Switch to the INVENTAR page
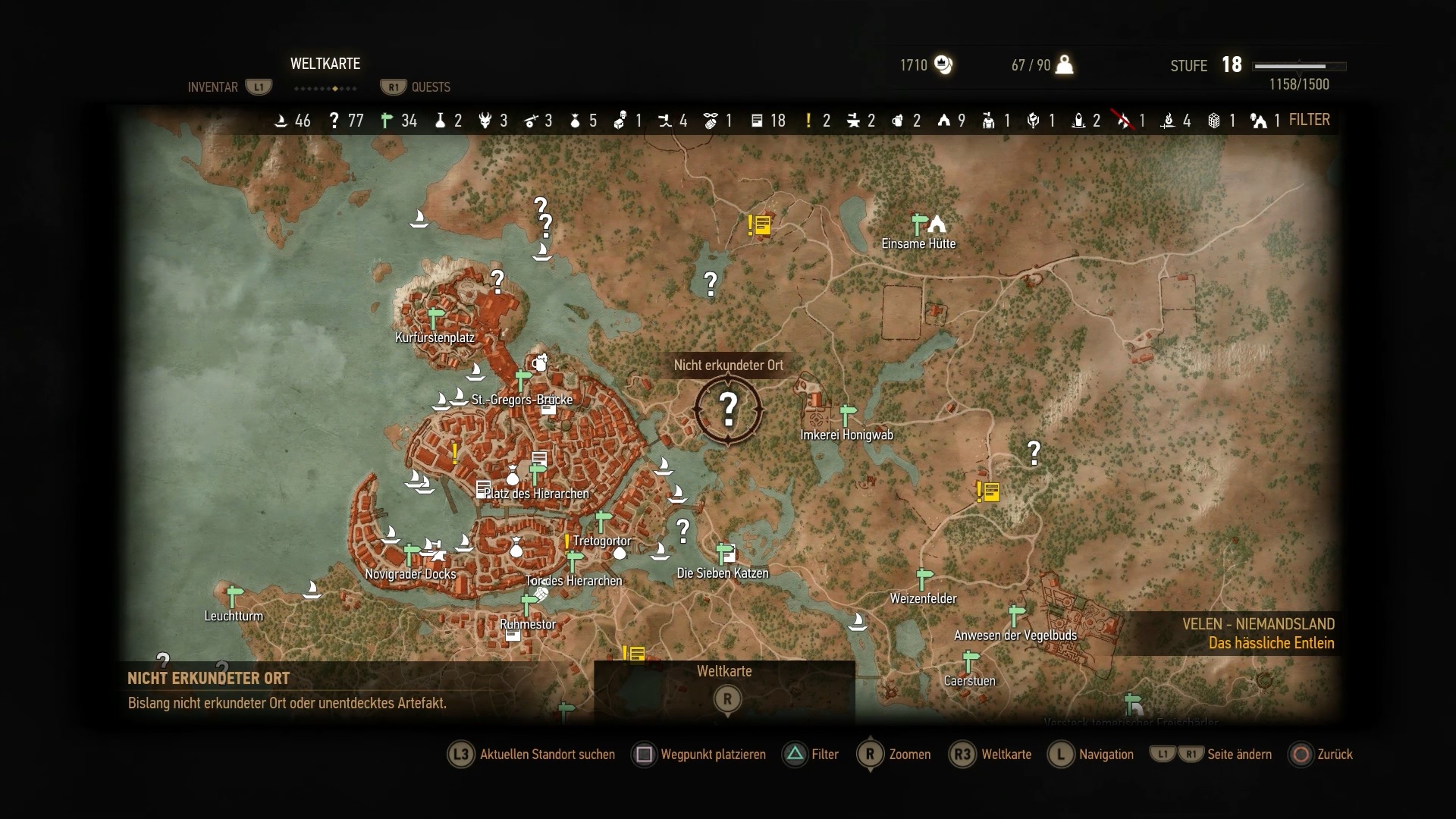The height and width of the screenshot is (819, 1456). coord(213,87)
